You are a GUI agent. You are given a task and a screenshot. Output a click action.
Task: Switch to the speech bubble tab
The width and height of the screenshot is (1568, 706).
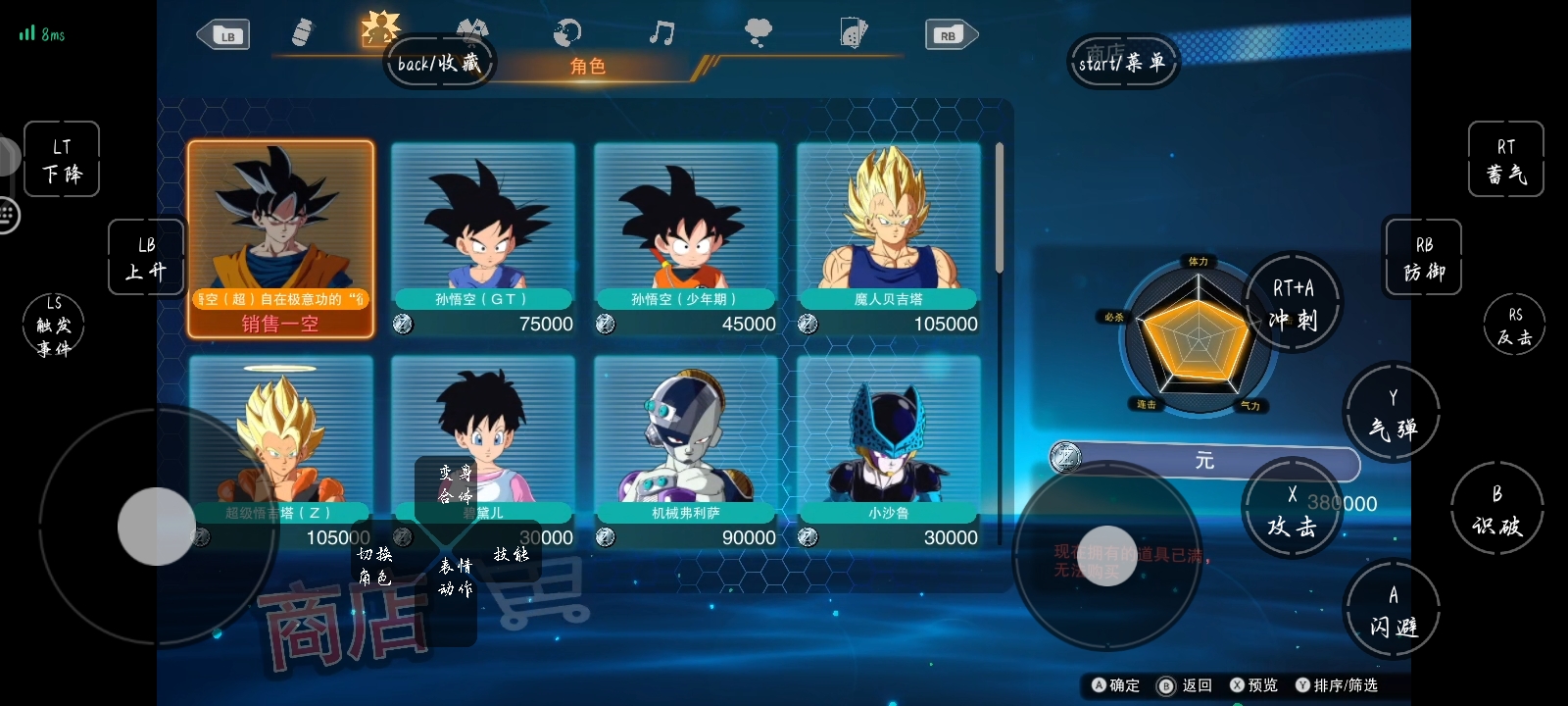pyautogui.click(x=758, y=33)
